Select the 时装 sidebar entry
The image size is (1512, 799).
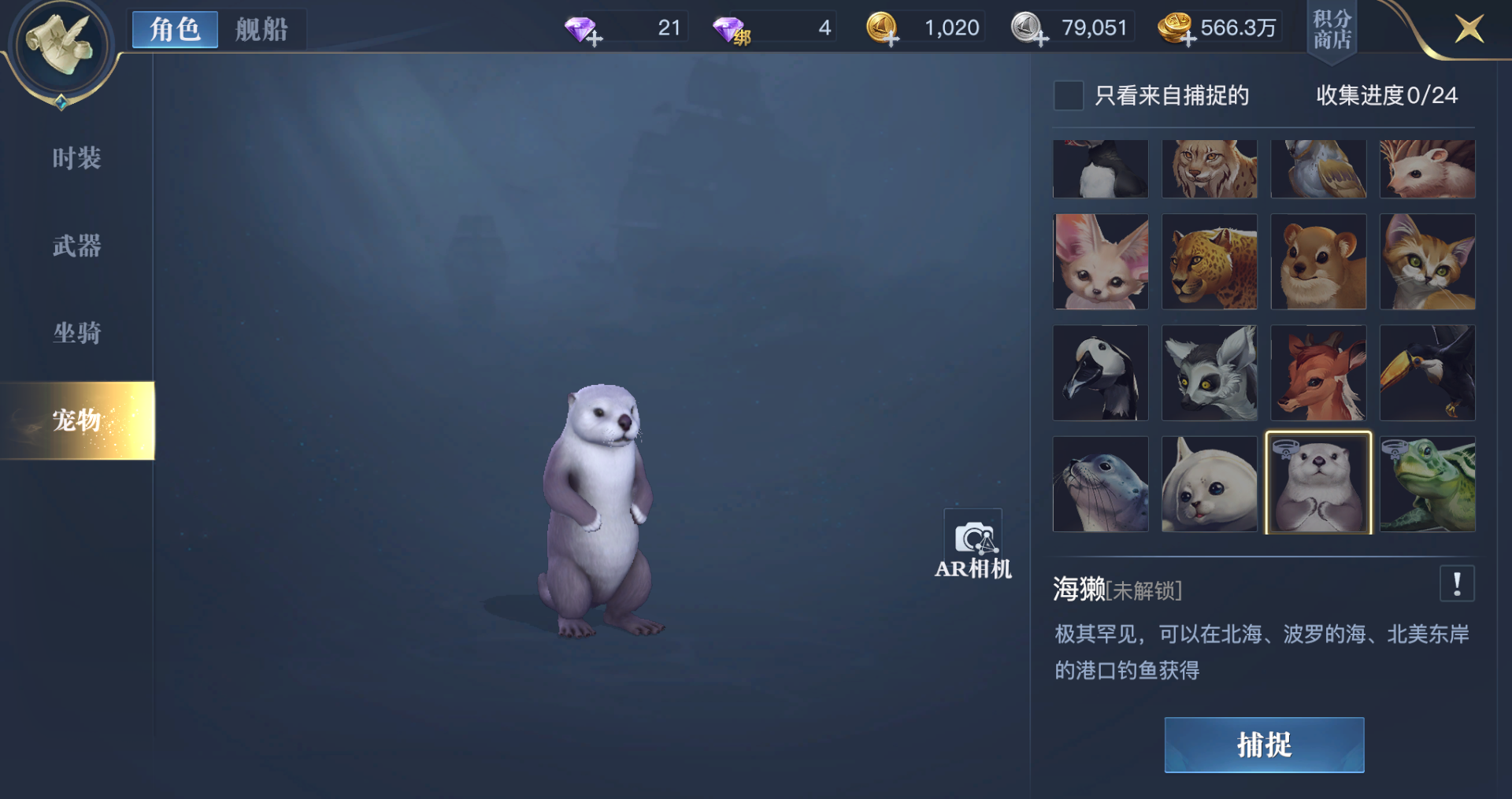point(76,158)
